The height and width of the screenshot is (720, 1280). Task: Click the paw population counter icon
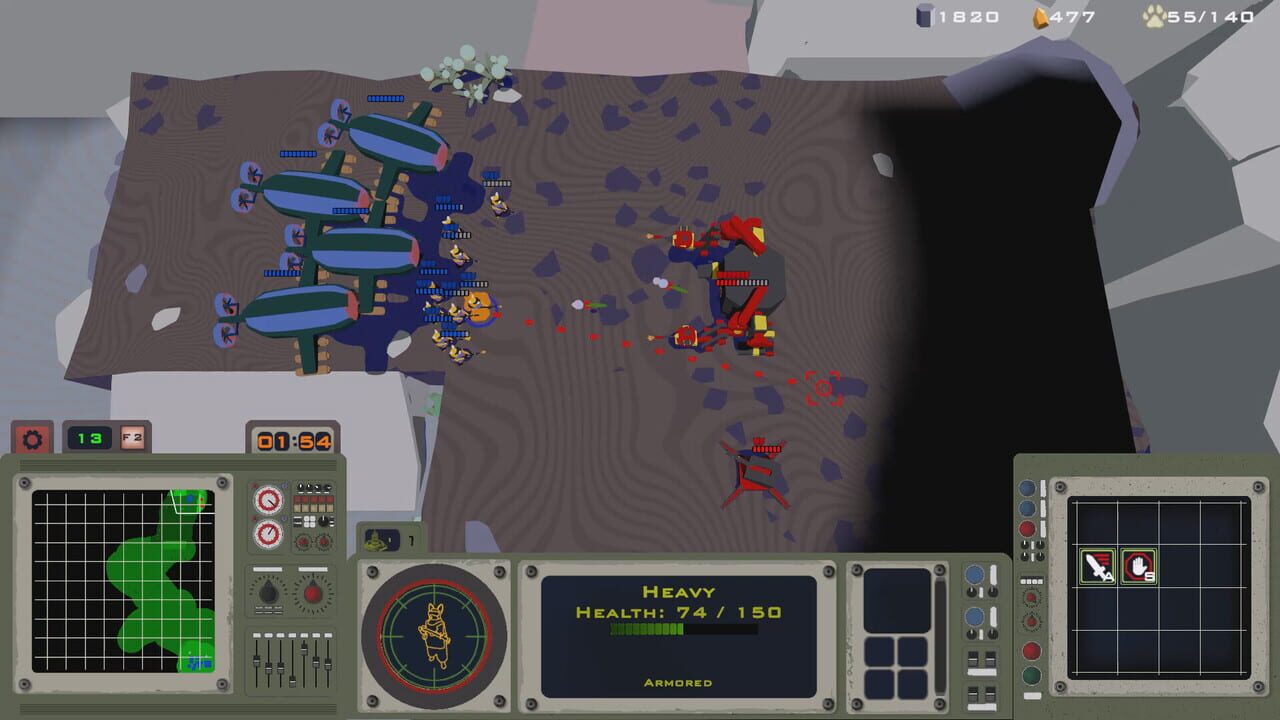pos(1156,16)
